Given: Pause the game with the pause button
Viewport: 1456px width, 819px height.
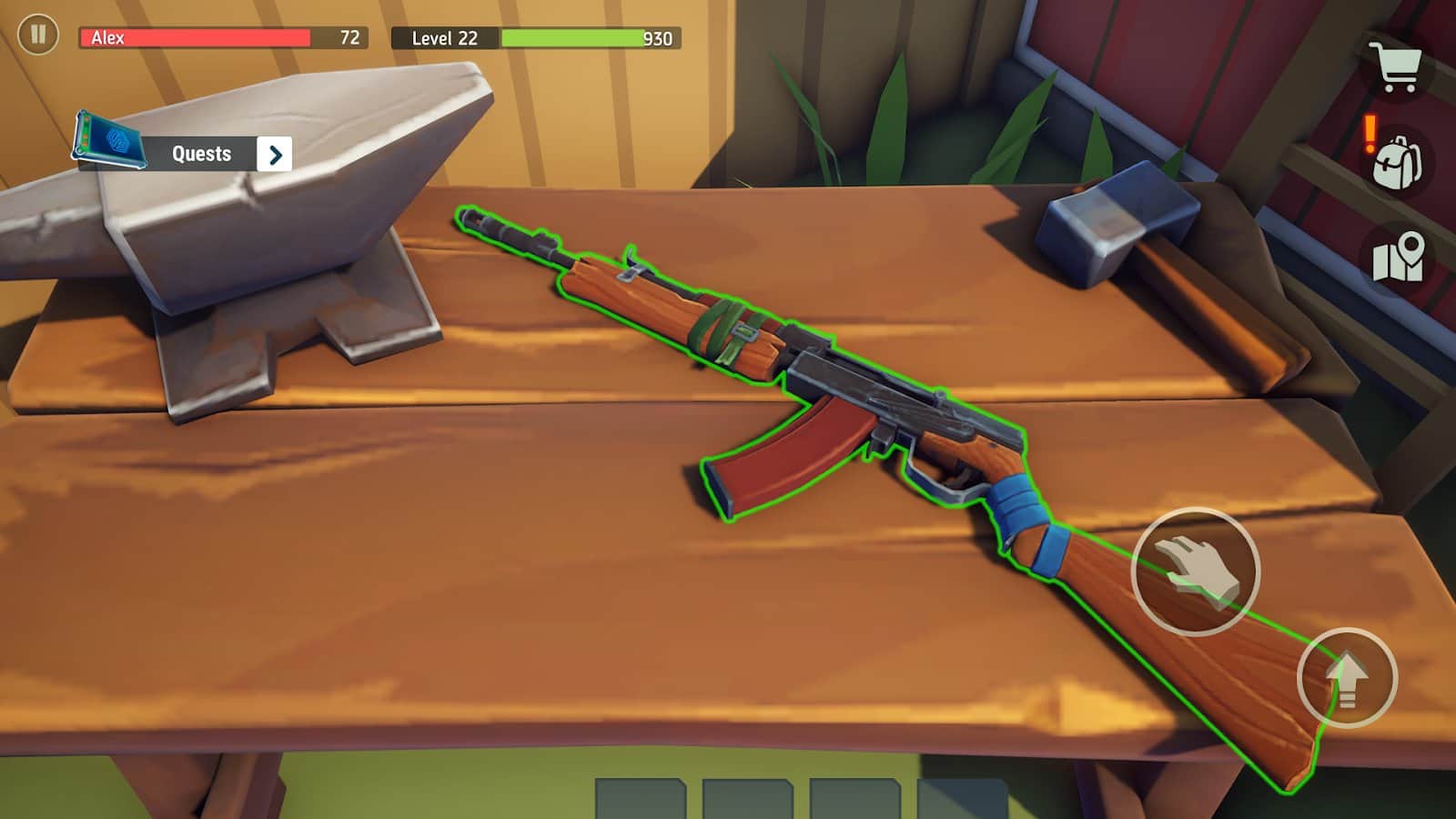Looking at the screenshot, I should pyautogui.click(x=38, y=35).
